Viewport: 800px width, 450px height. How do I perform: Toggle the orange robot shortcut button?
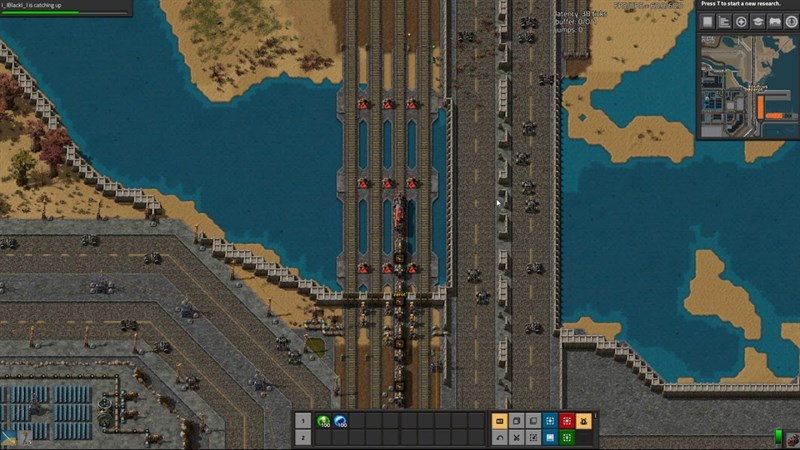583,421
